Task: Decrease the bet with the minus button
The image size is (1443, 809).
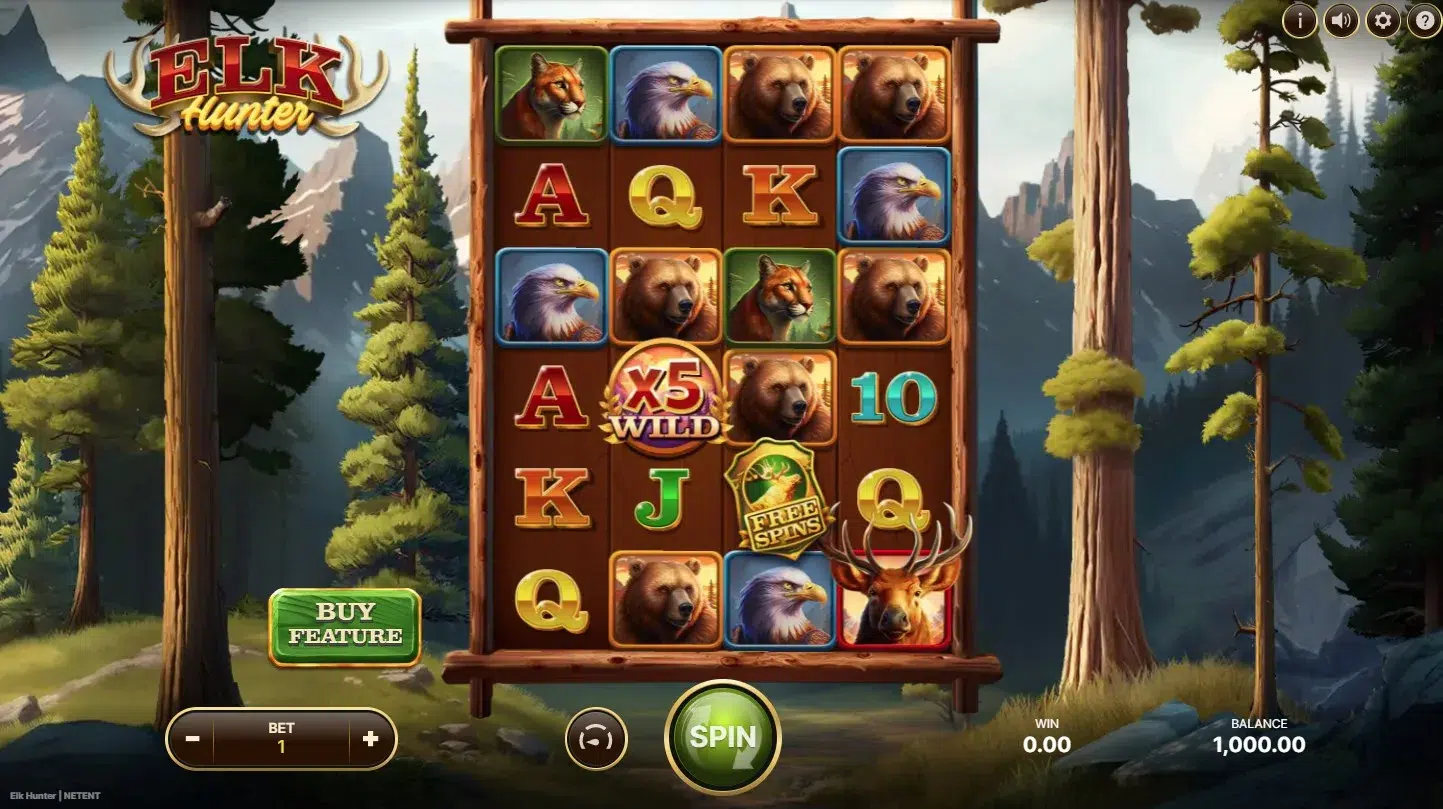Action: (193, 739)
